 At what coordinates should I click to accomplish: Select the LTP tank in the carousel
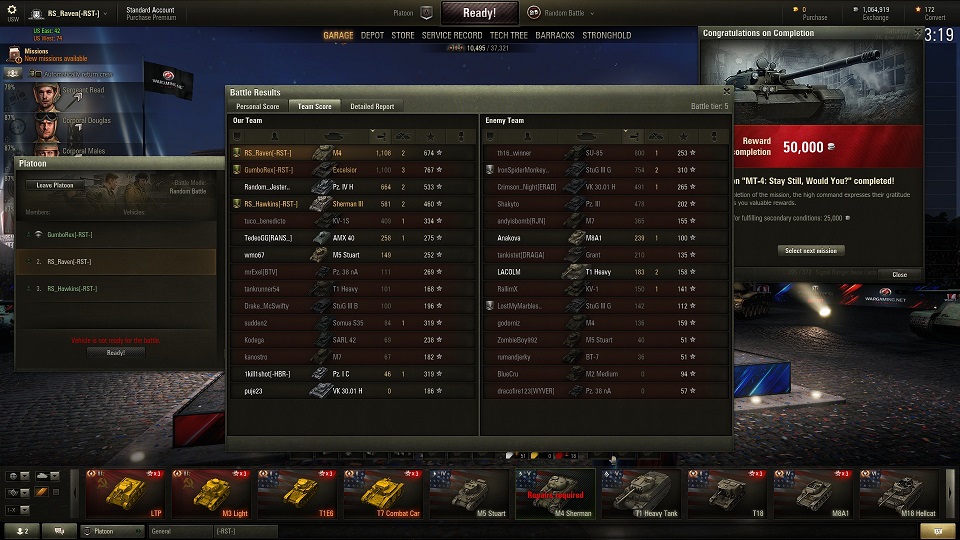[125, 494]
